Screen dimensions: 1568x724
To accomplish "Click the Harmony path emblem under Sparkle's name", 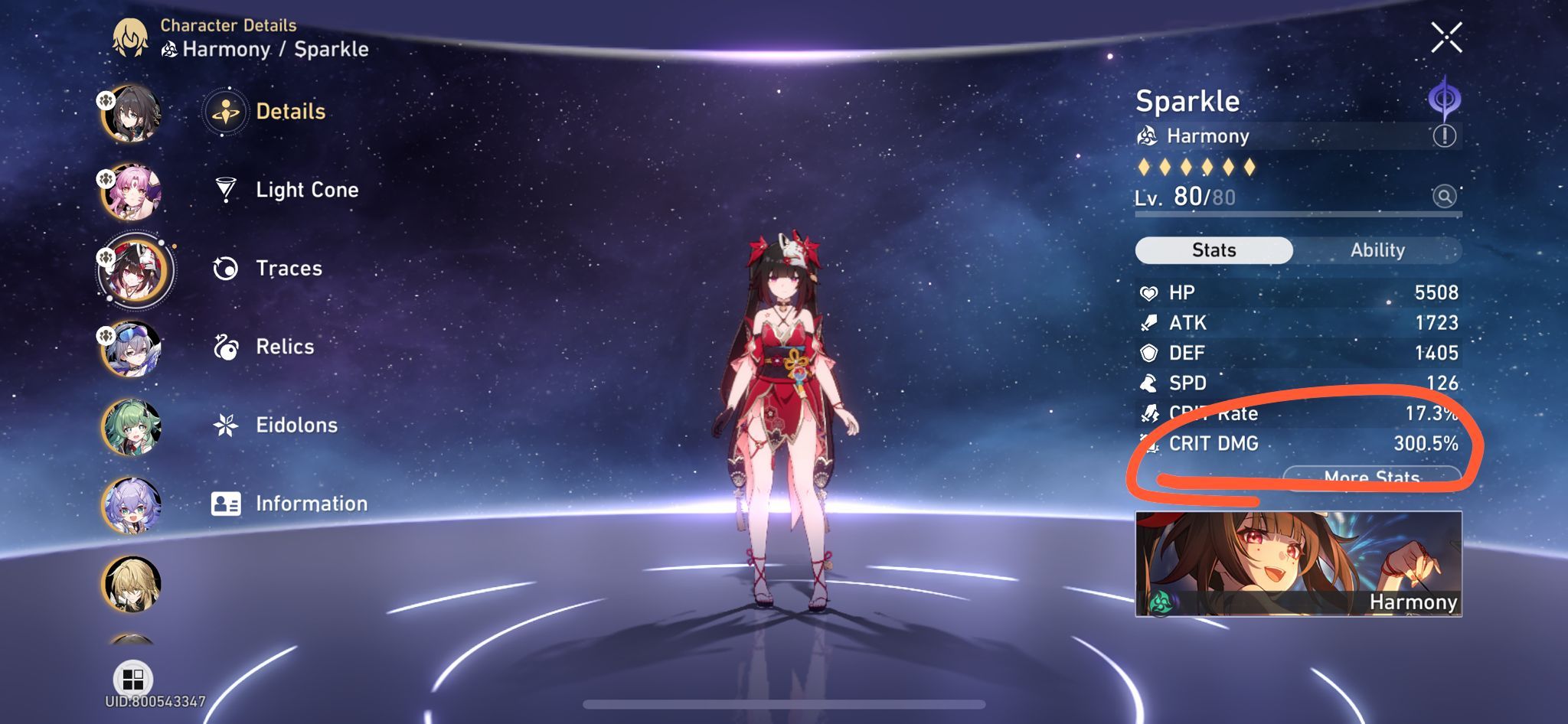I will tap(1146, 135).
